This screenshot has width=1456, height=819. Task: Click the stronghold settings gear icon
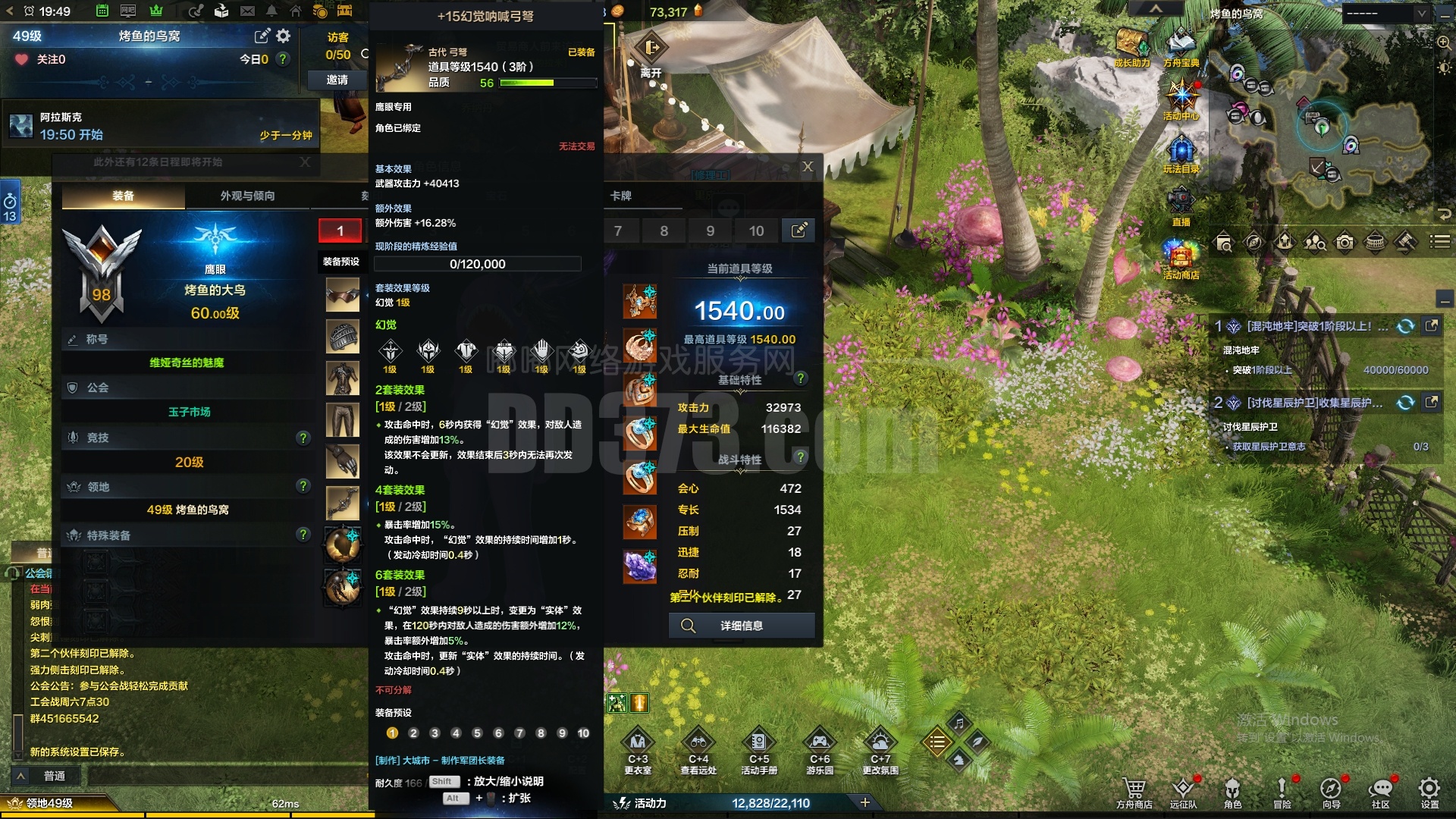click(x=284, y=36)
